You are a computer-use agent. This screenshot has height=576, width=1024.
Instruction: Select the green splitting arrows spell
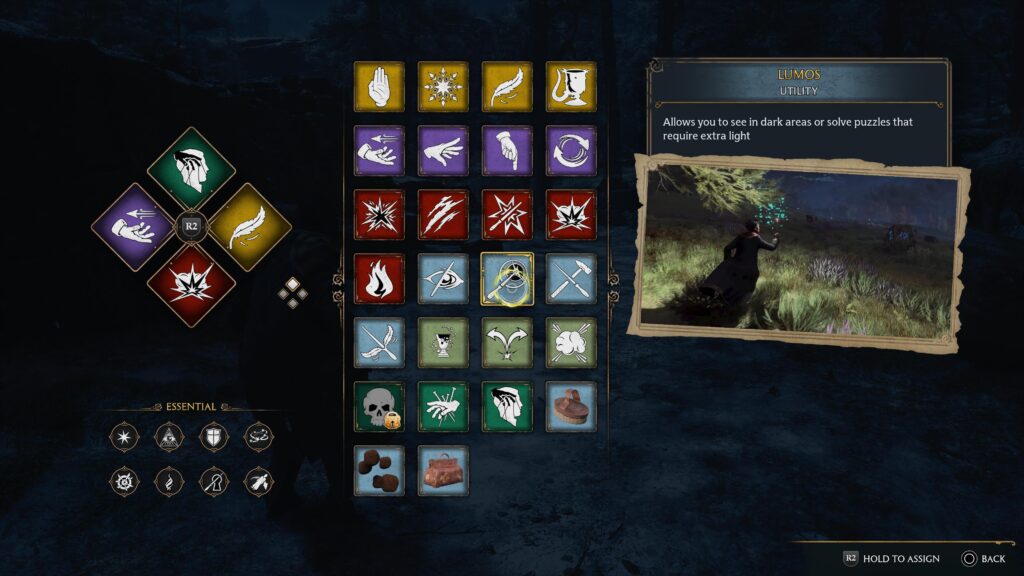click(507, 342)
